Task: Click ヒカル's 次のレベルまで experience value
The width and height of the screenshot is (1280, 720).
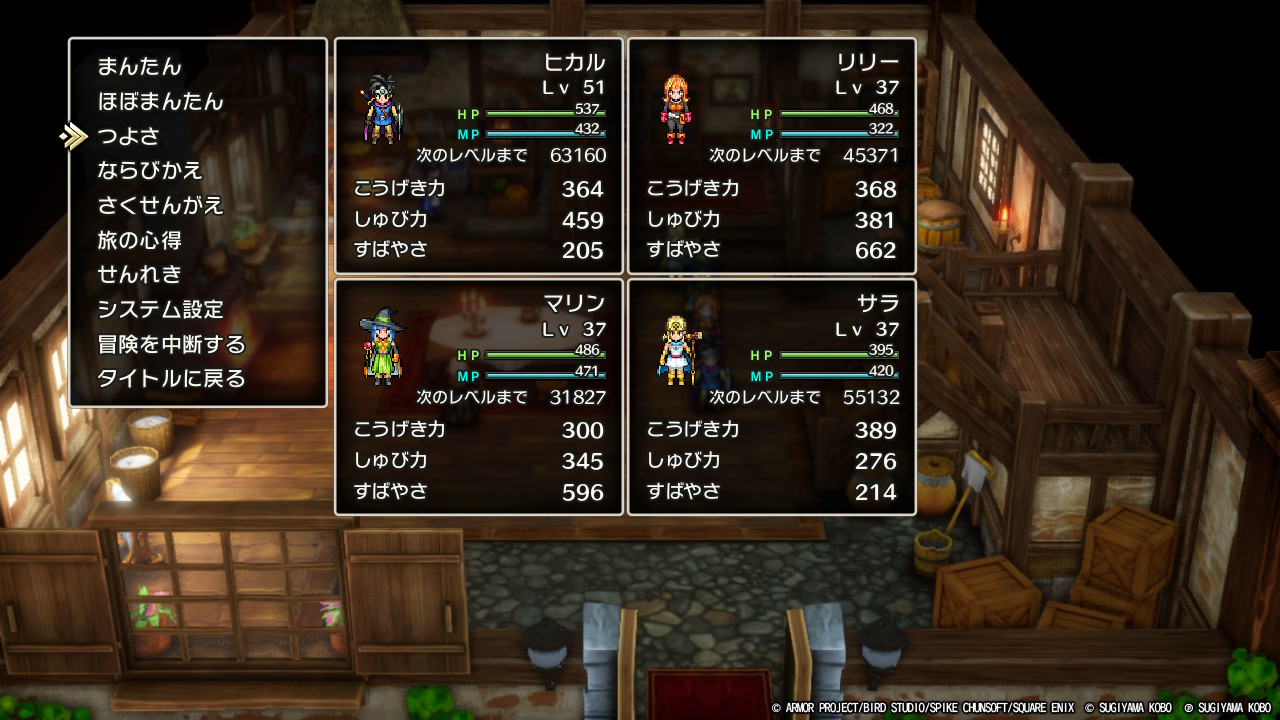Action: pos(578,156)
